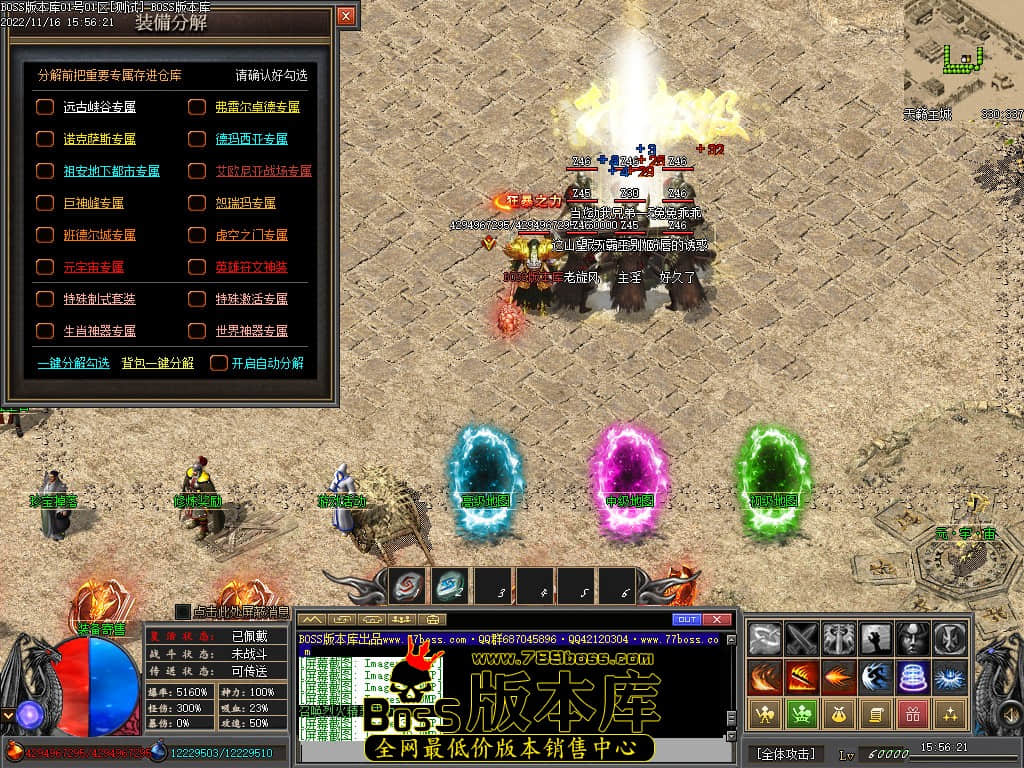Toggle the 点击此处屏蔽消息 checkbox
Viewport: 1024px width, 768px height.
[182, 611]
